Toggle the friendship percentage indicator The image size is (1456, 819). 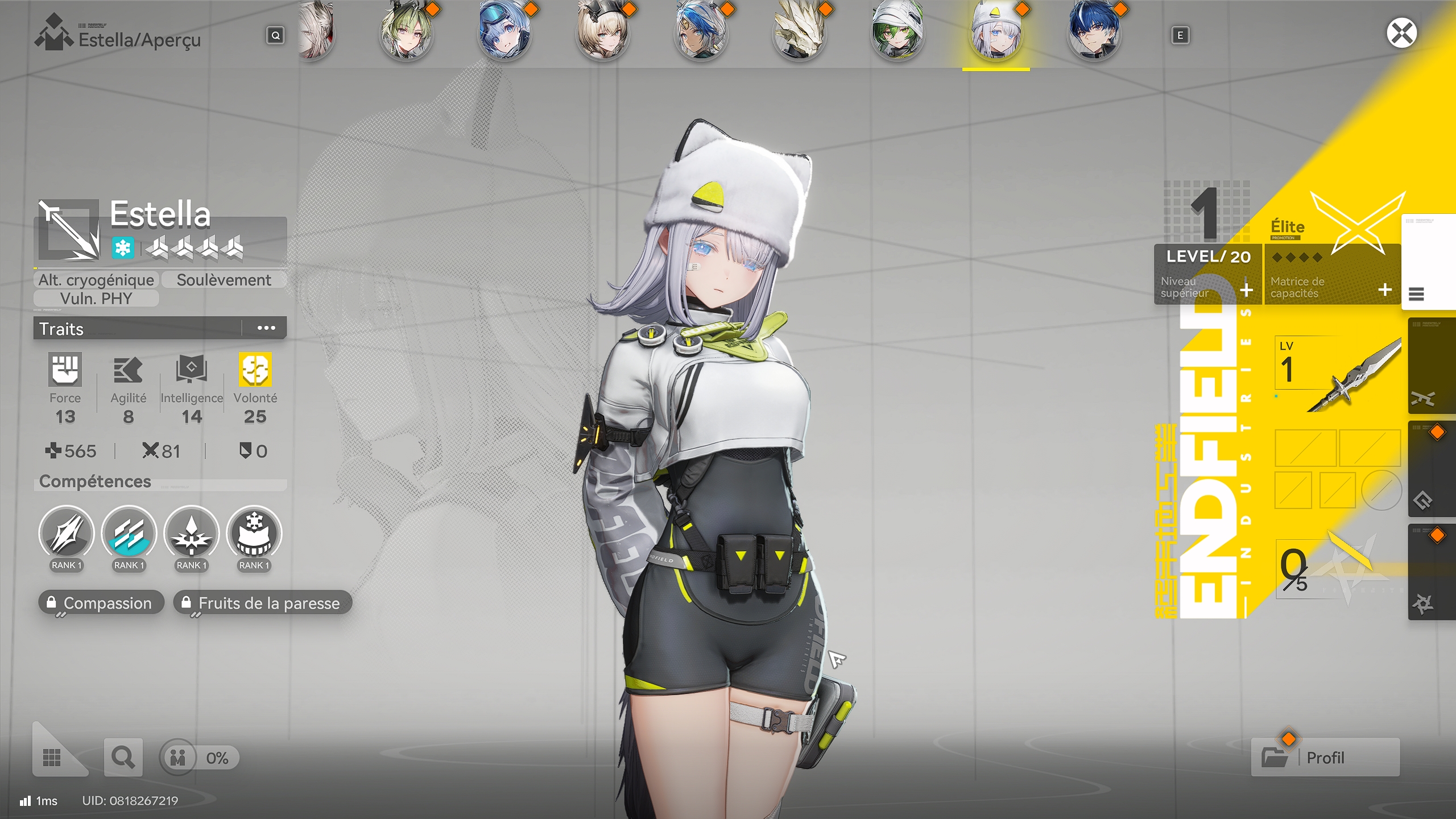199,757
